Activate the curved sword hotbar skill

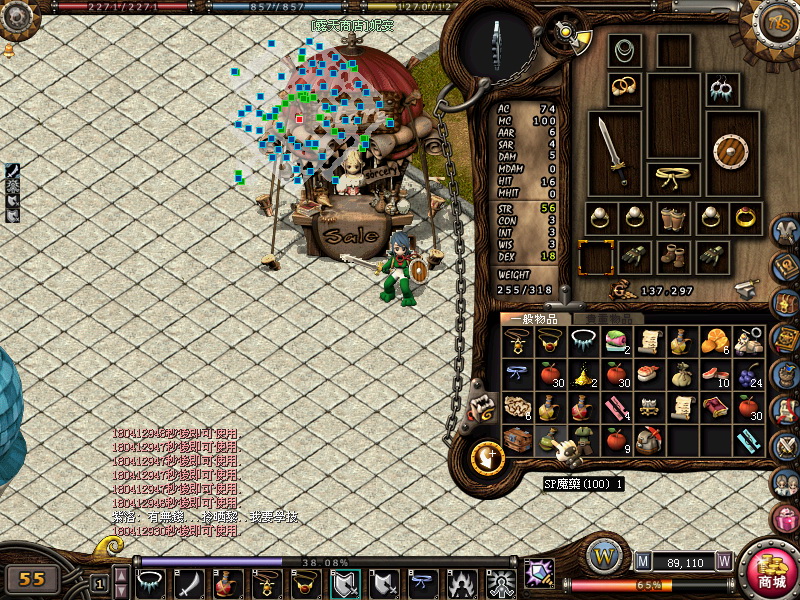click(189, 581)
